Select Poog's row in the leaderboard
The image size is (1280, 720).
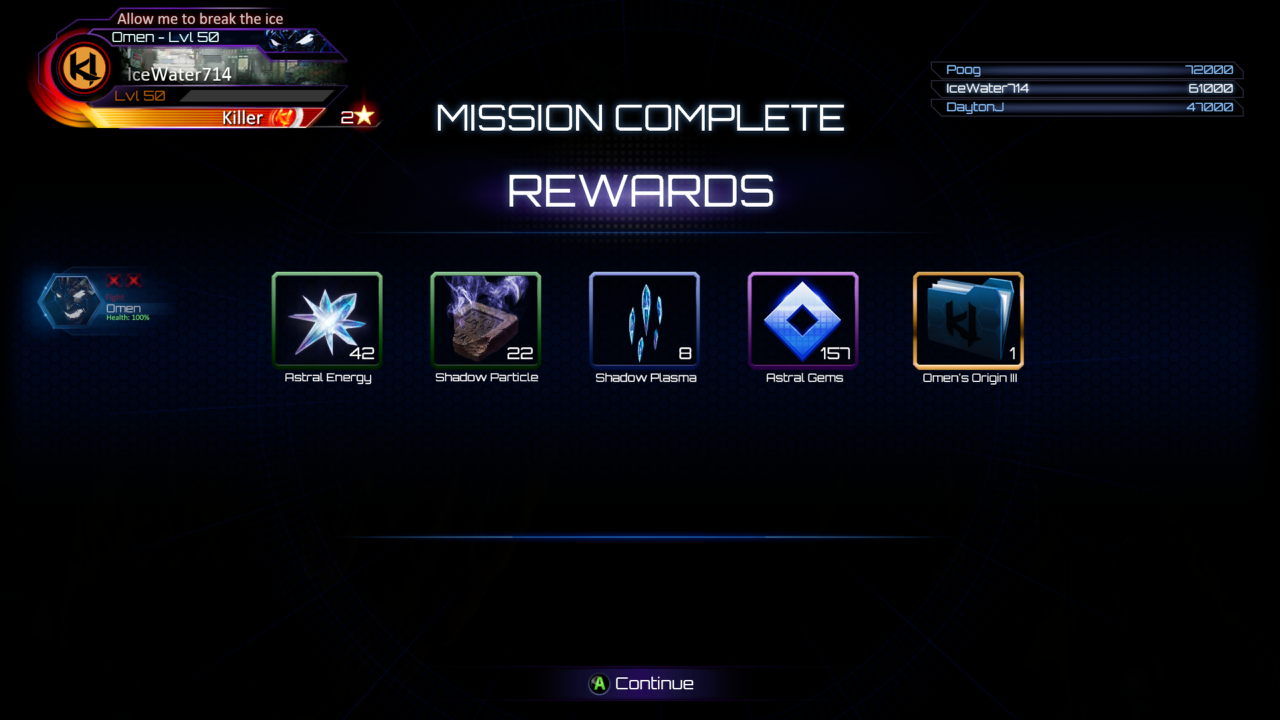pos(1087,70)
